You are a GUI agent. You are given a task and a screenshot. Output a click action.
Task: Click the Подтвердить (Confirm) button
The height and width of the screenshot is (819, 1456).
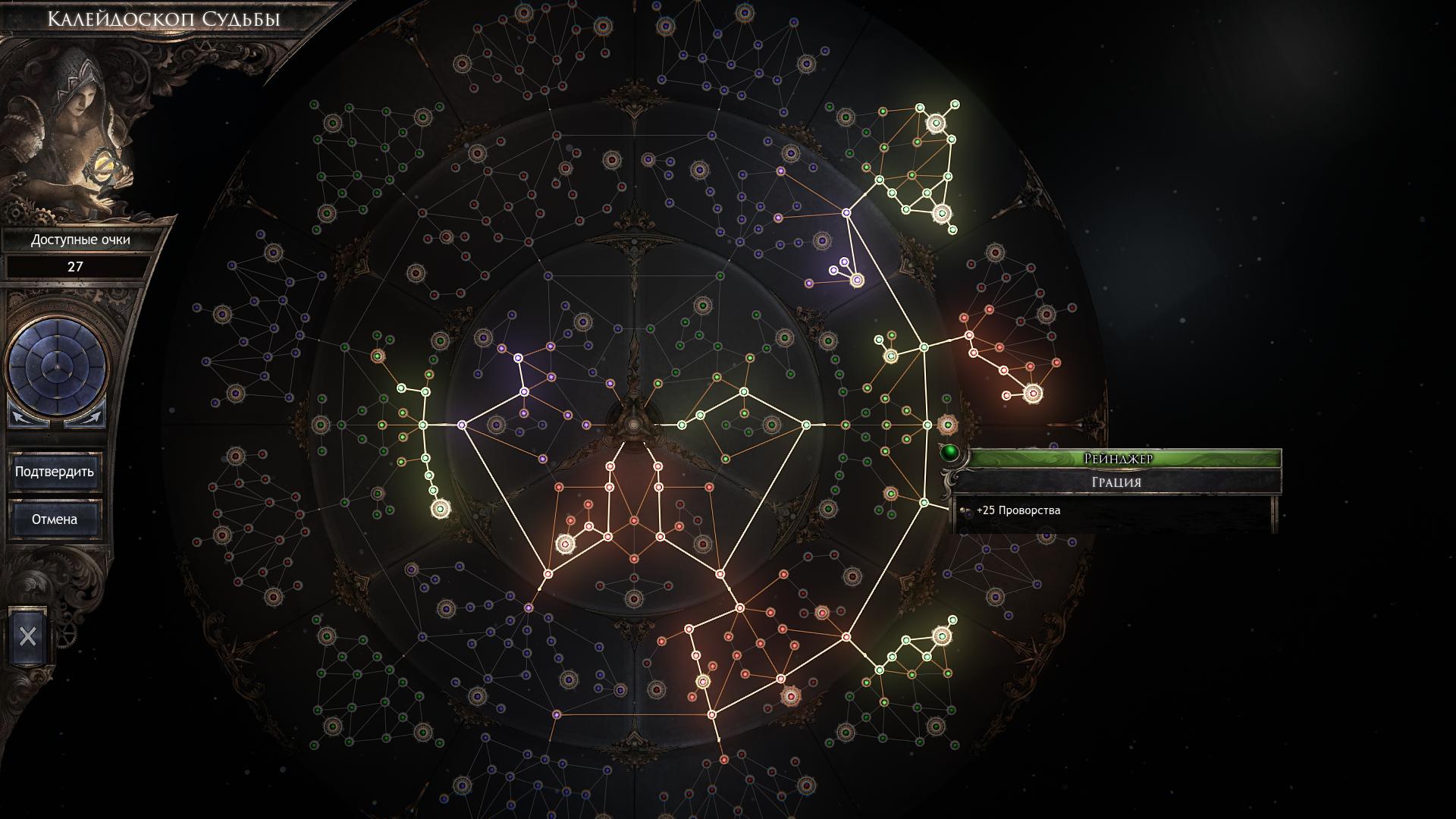click(x=55, y=472)
